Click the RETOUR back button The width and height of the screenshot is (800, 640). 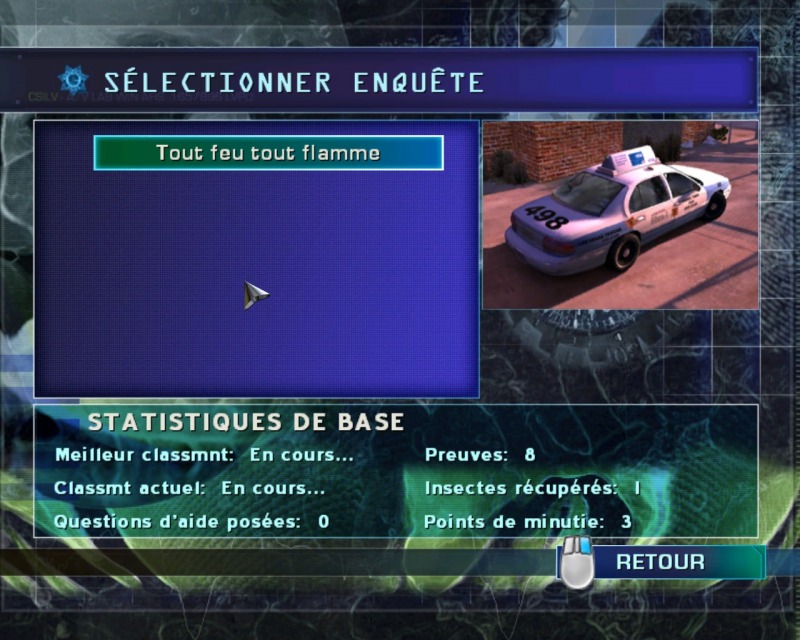click(x=660, y=562)
